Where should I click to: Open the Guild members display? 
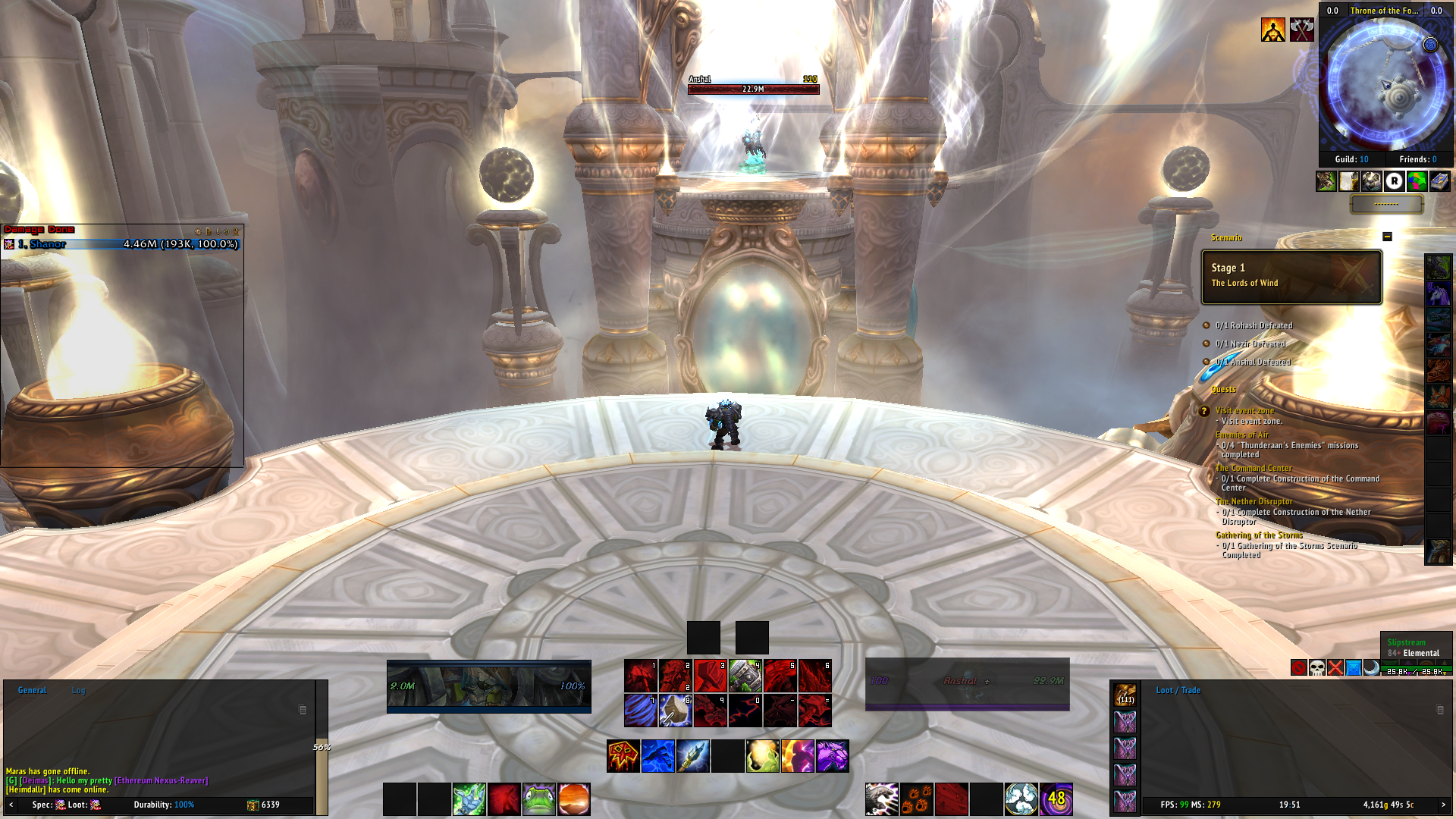point(1351,159)
